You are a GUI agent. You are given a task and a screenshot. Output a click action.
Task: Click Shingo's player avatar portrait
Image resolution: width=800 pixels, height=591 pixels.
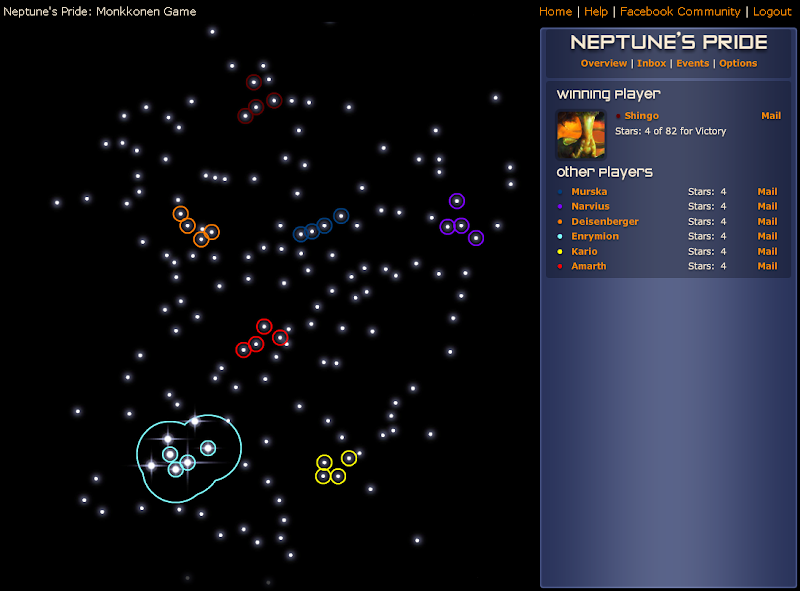[581, 134]
